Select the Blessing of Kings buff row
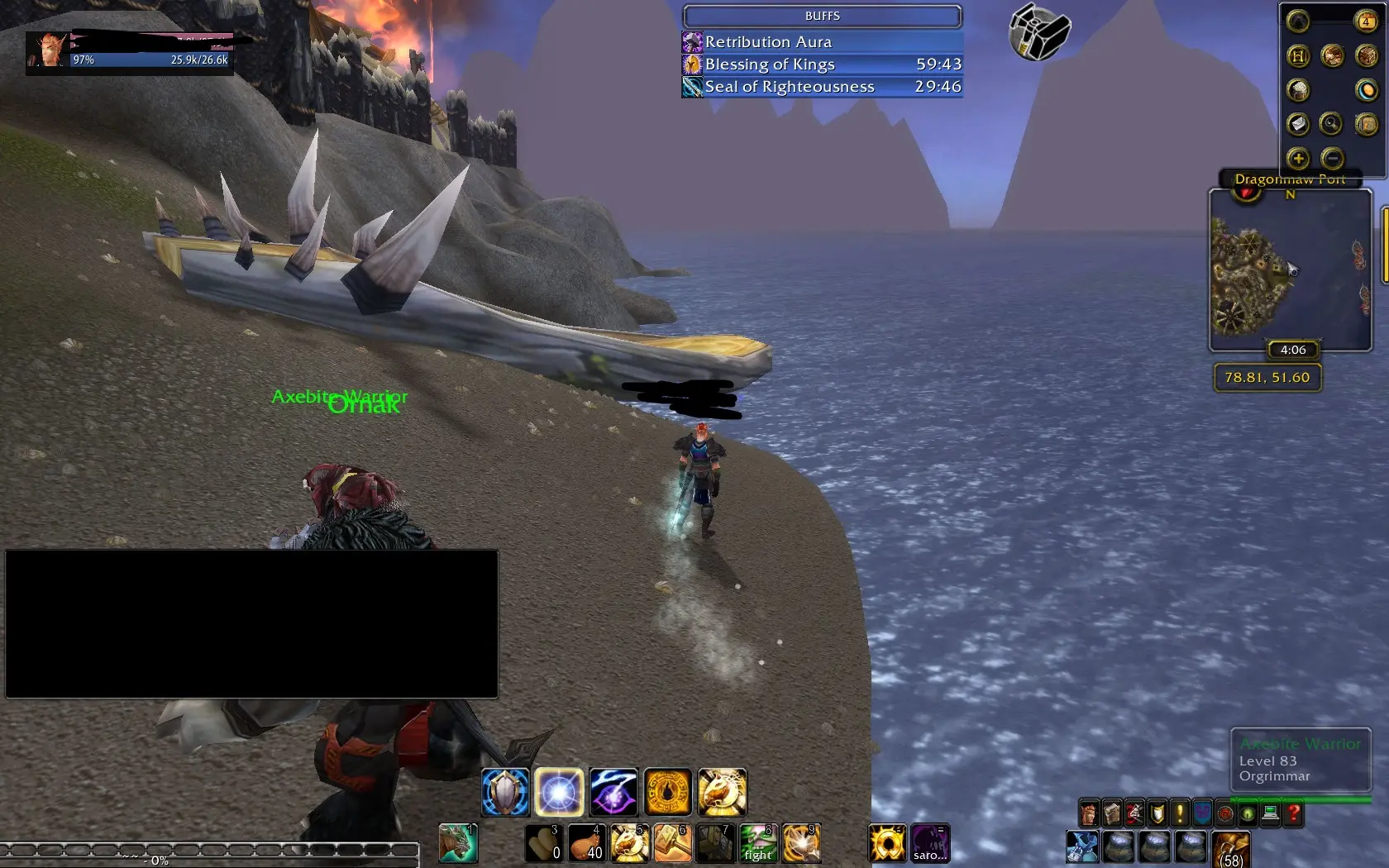 (x=822, y=64)
